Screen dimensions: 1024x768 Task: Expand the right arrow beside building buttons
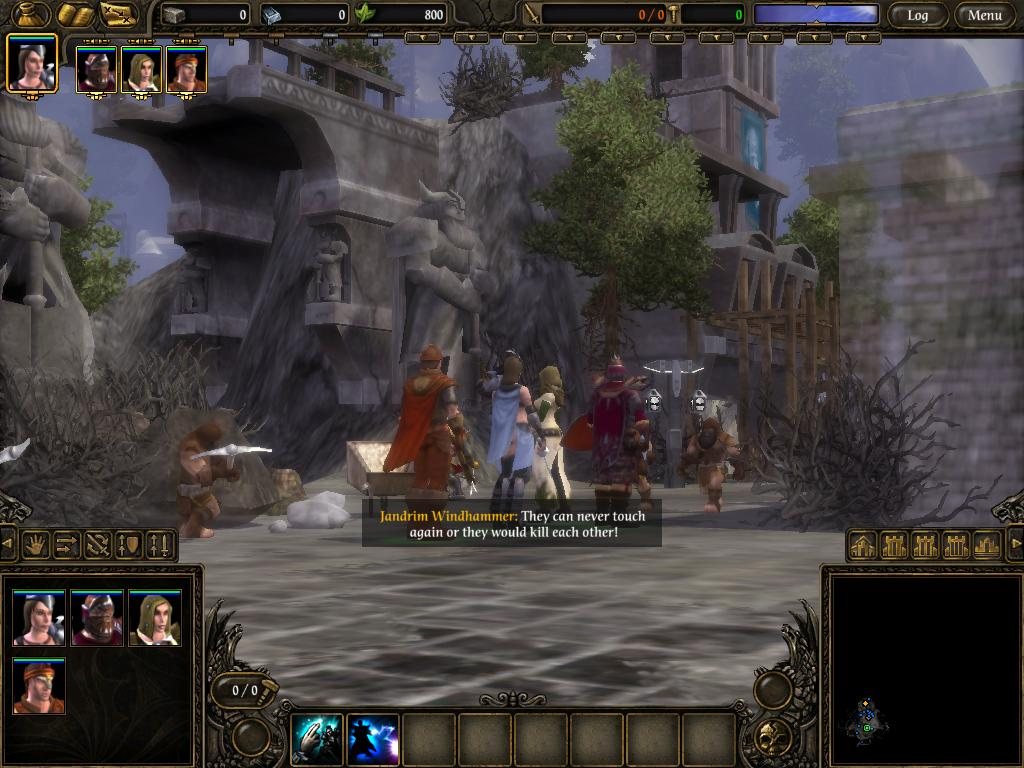1015,544
